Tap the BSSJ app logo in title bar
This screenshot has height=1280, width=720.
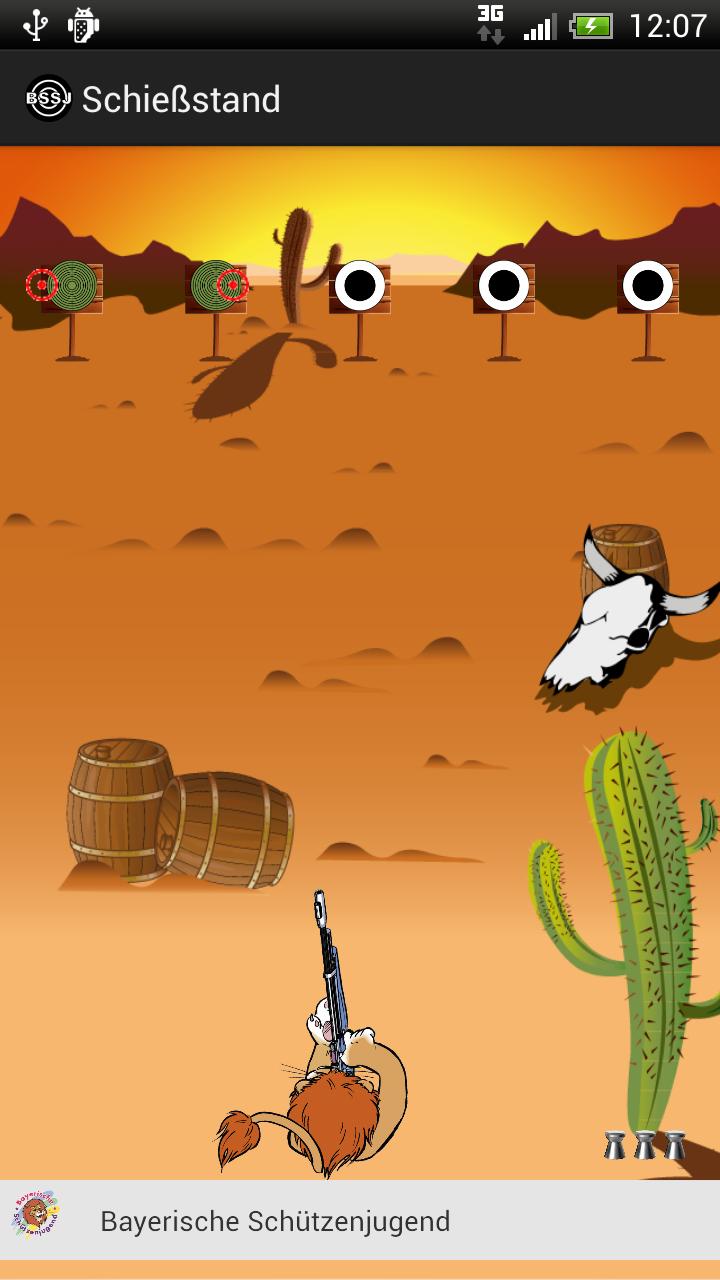(x=48, y=99)
